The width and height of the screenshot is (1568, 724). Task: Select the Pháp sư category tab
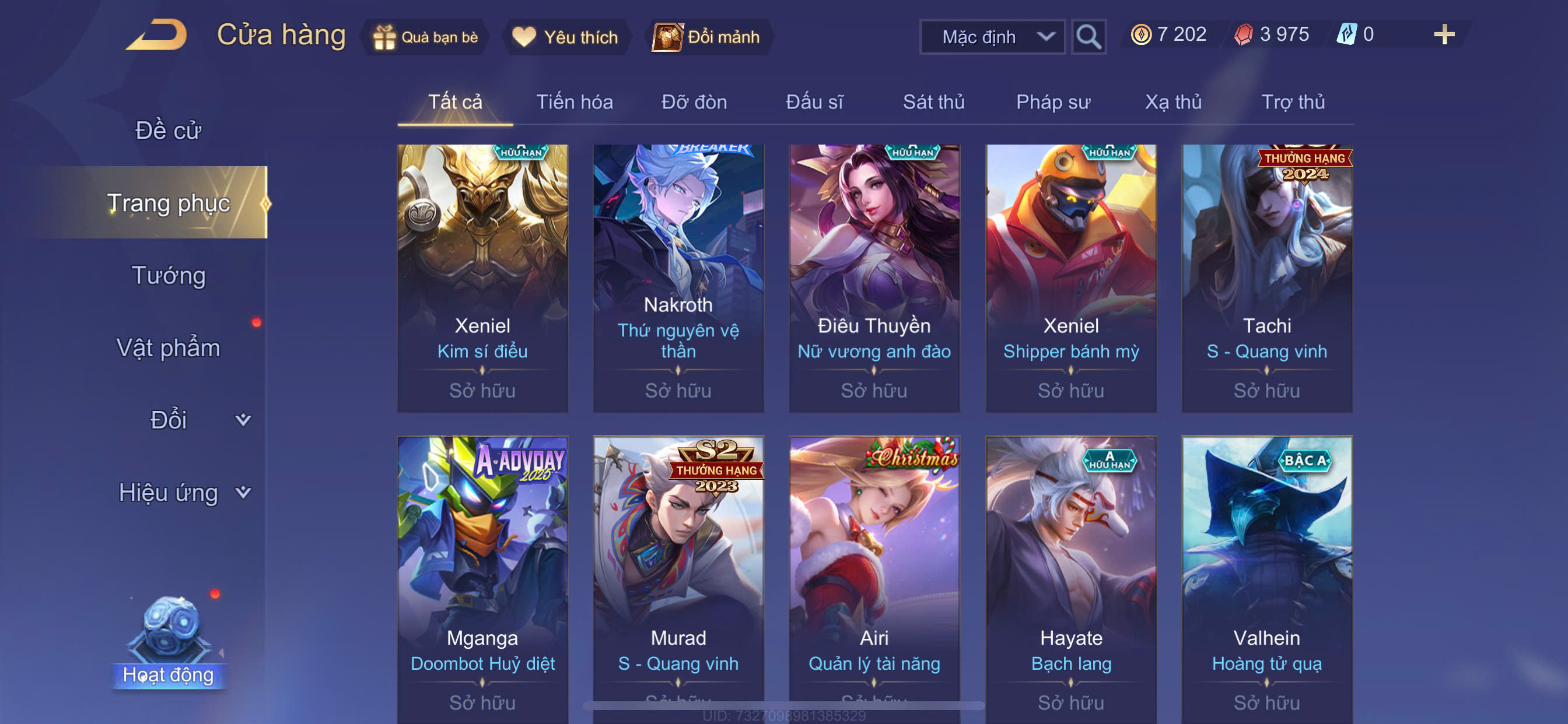coord(1052,101)
